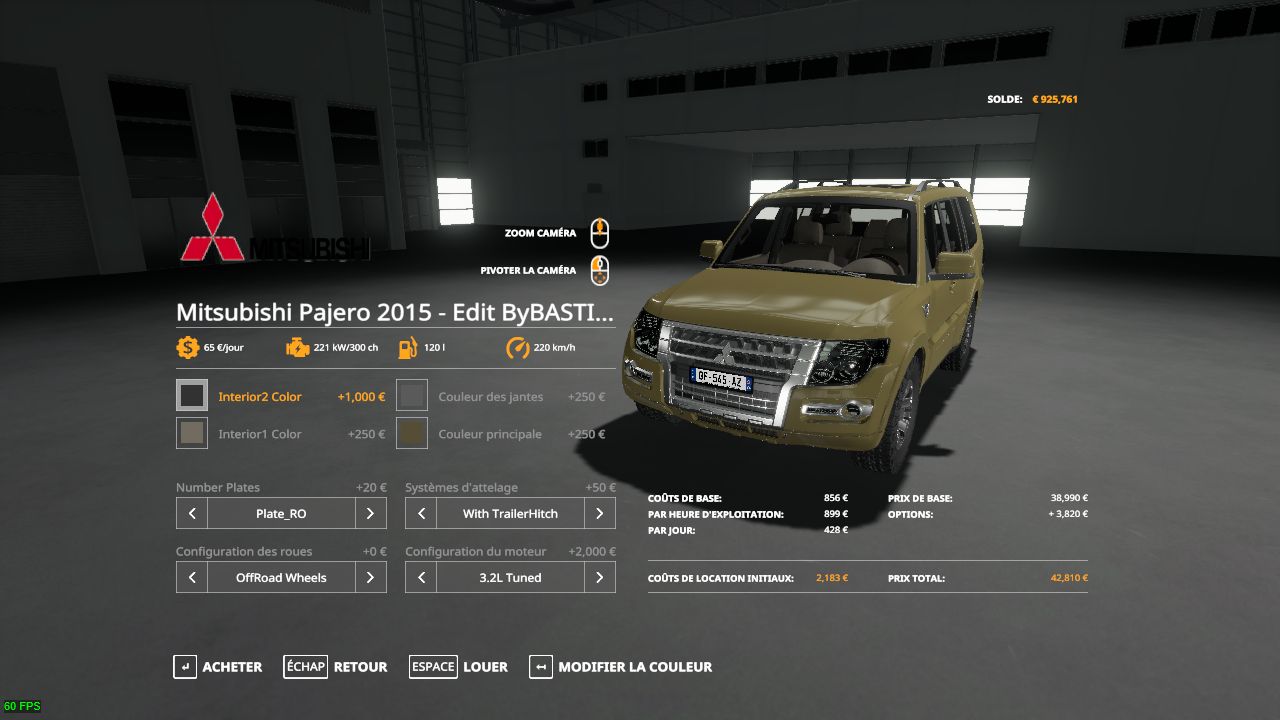Screen dimensions: 1280x720
Task: Show previous Configuration des roues option
Action: pyautogui.click(x=192, y=578)
